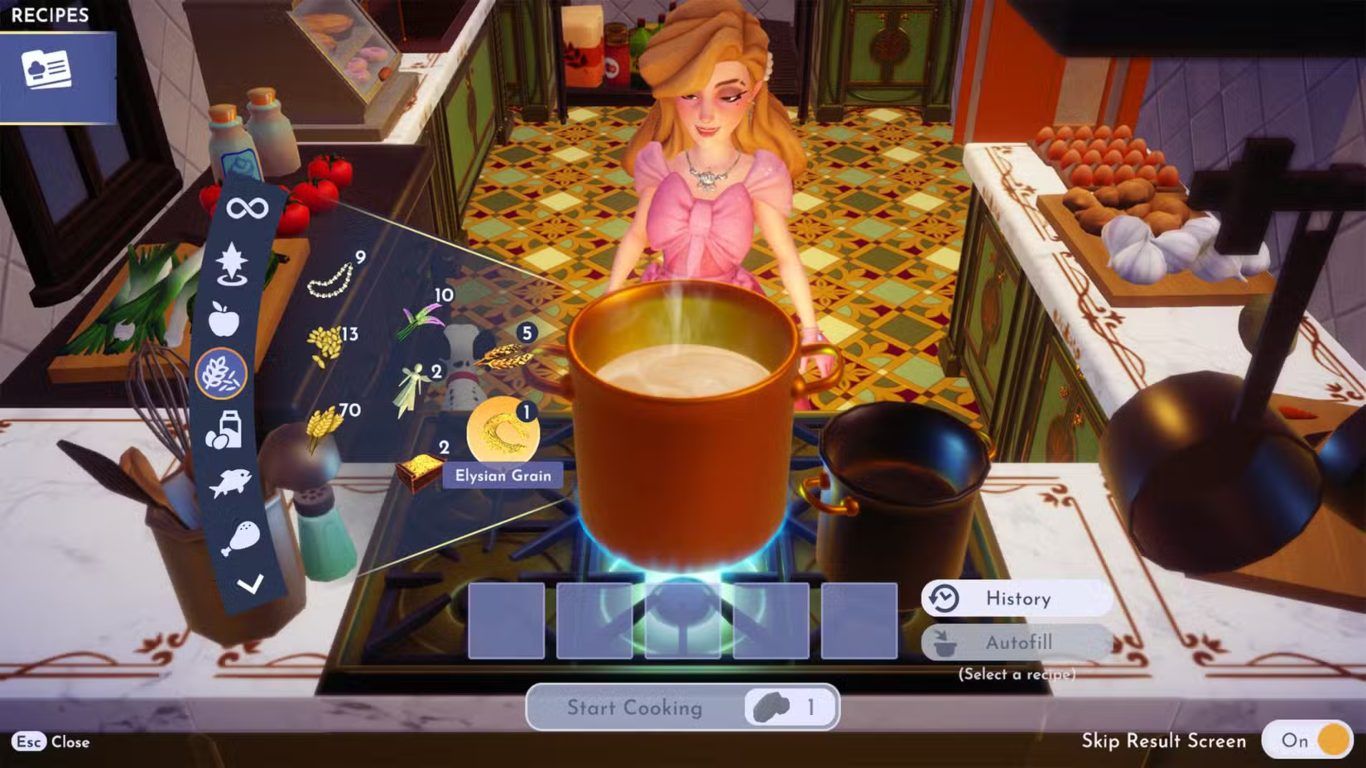Switch to the star compass category
The width and height of the screenshot is (1366, 768).
[232, 262]
